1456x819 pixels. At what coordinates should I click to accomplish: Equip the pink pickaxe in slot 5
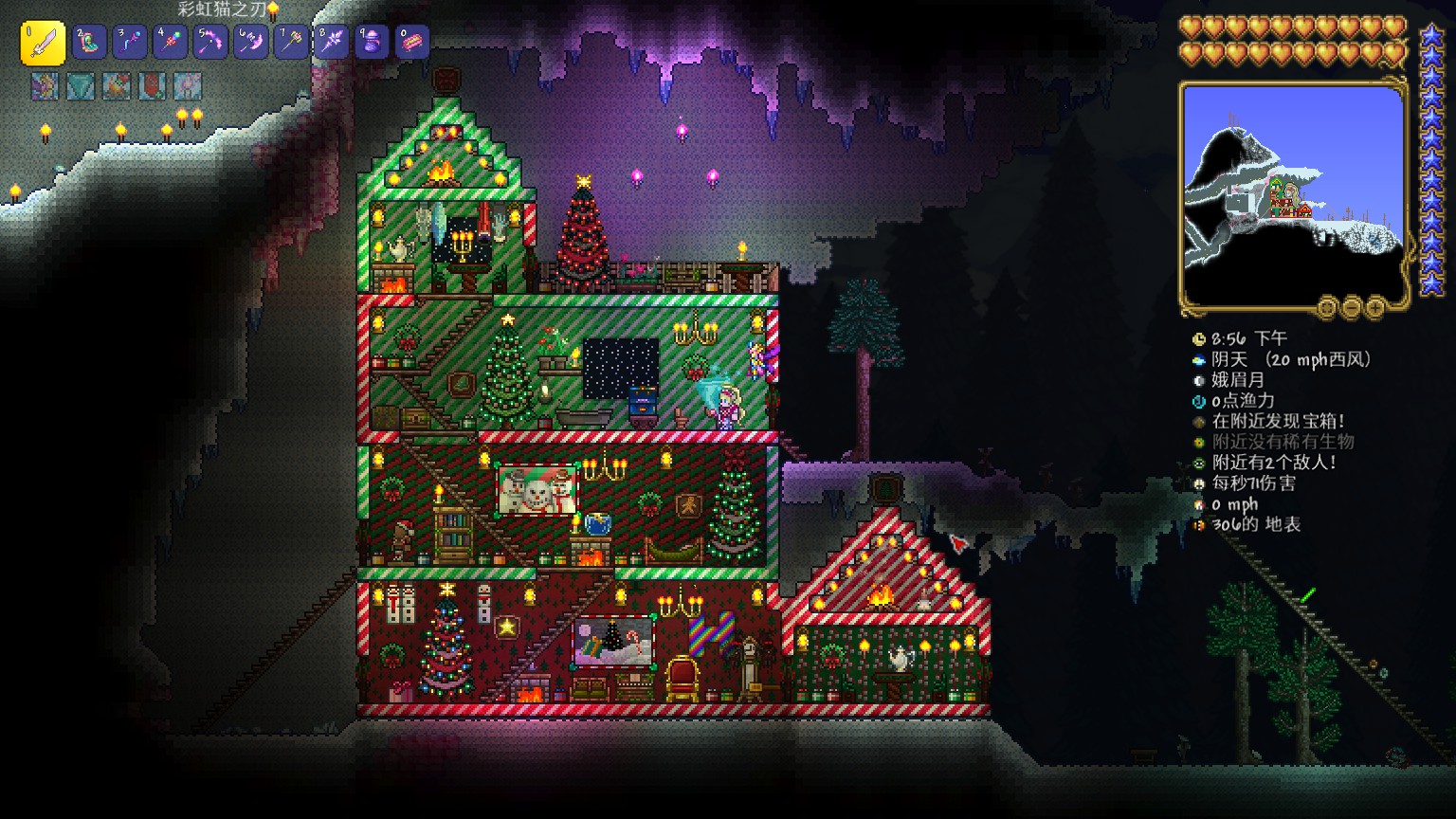pyautogui.click(x=210, y=42)
